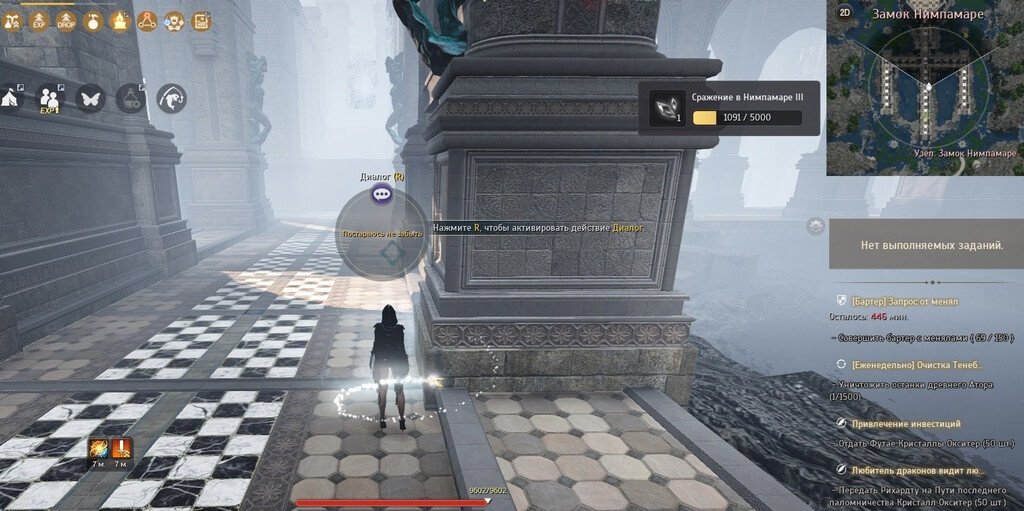Click the triangle node network icon
Screen dimensions: 1024x511
point(147,21)
